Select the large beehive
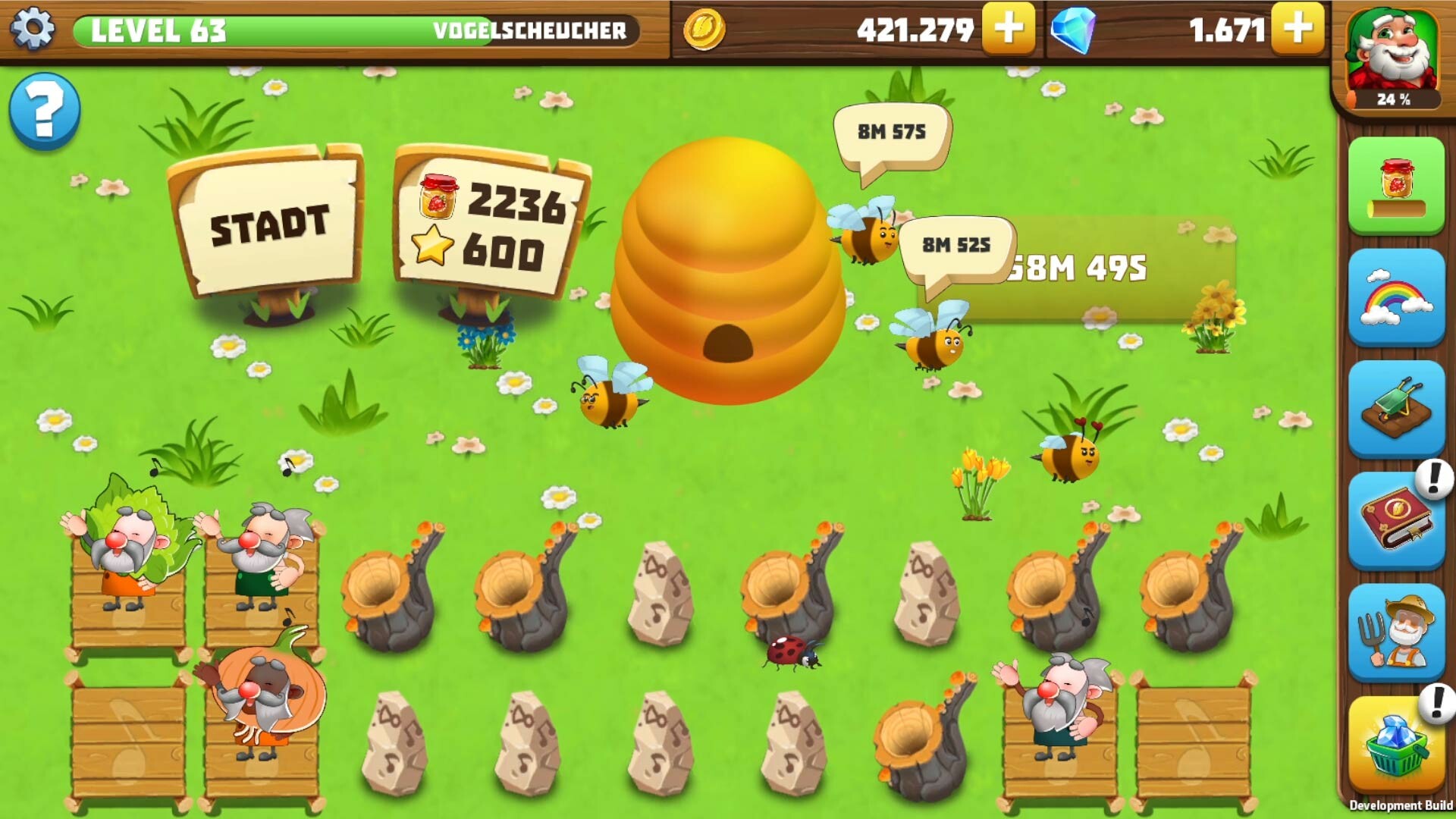 pyautogui.click(x=728, y=265)
